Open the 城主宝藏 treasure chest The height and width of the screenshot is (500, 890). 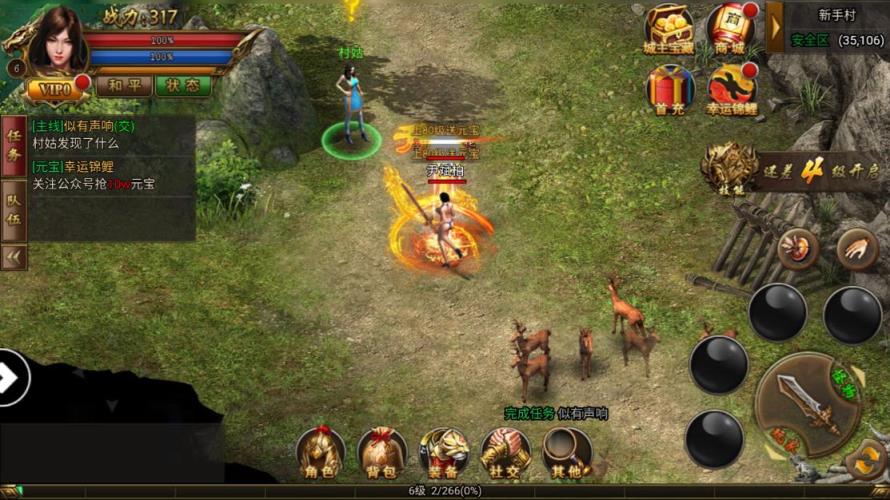pos(669,28)
